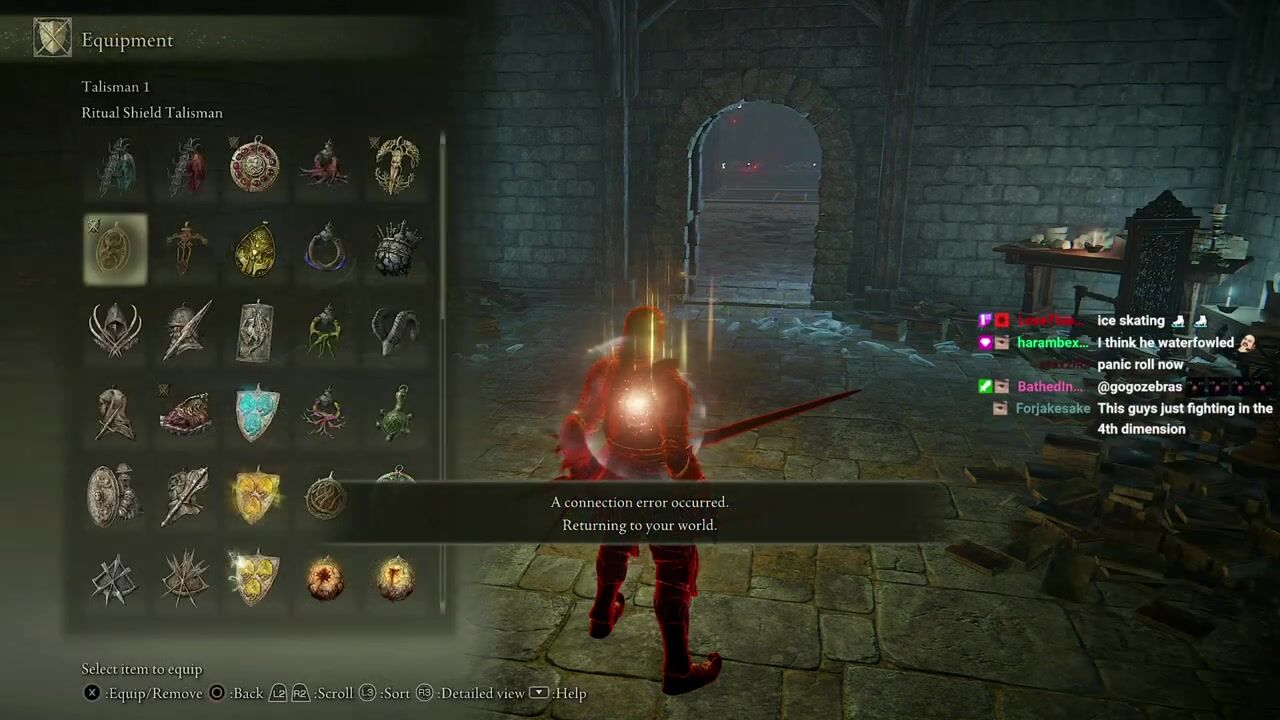Select the Green Turtle Talisman

pyautogui.click(x=395, y=413)
